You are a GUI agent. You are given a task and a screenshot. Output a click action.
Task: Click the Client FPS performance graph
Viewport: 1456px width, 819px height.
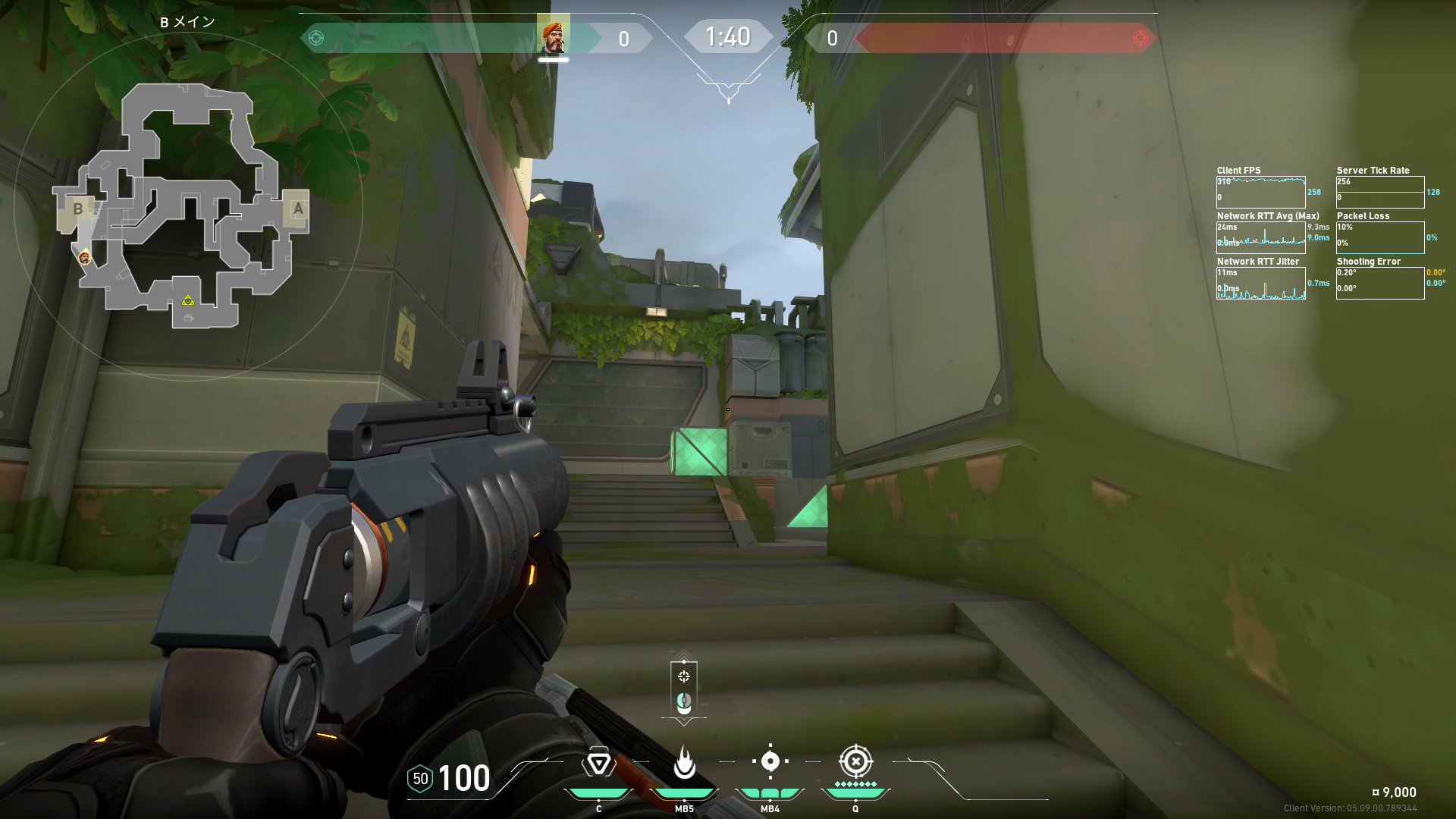coord(1260,192)
